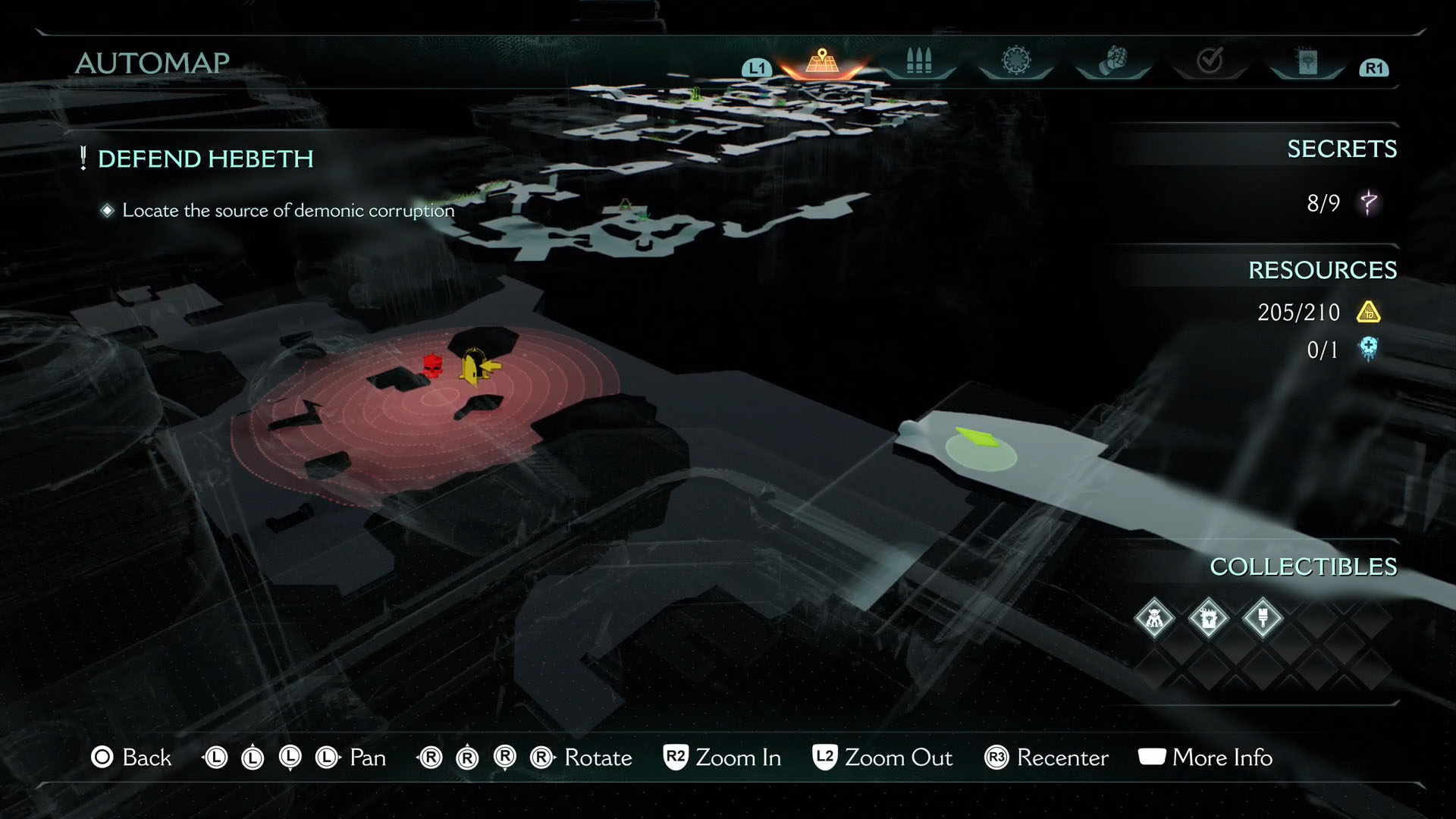Open the Codex page icon

pos(1306,59)
